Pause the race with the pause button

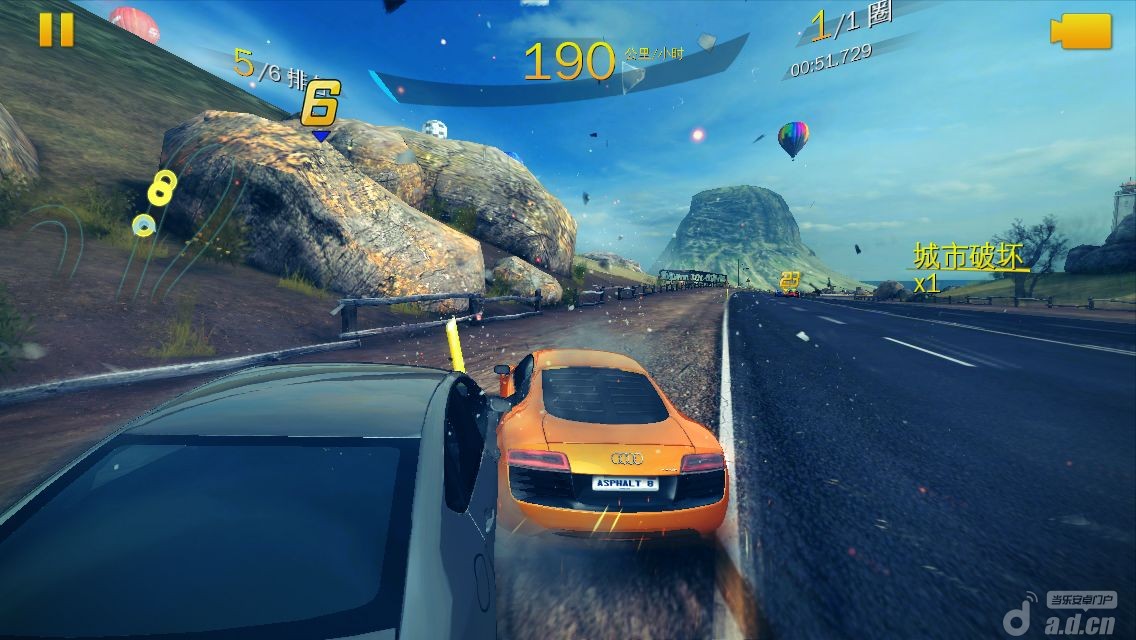click(x=56, y=30)
